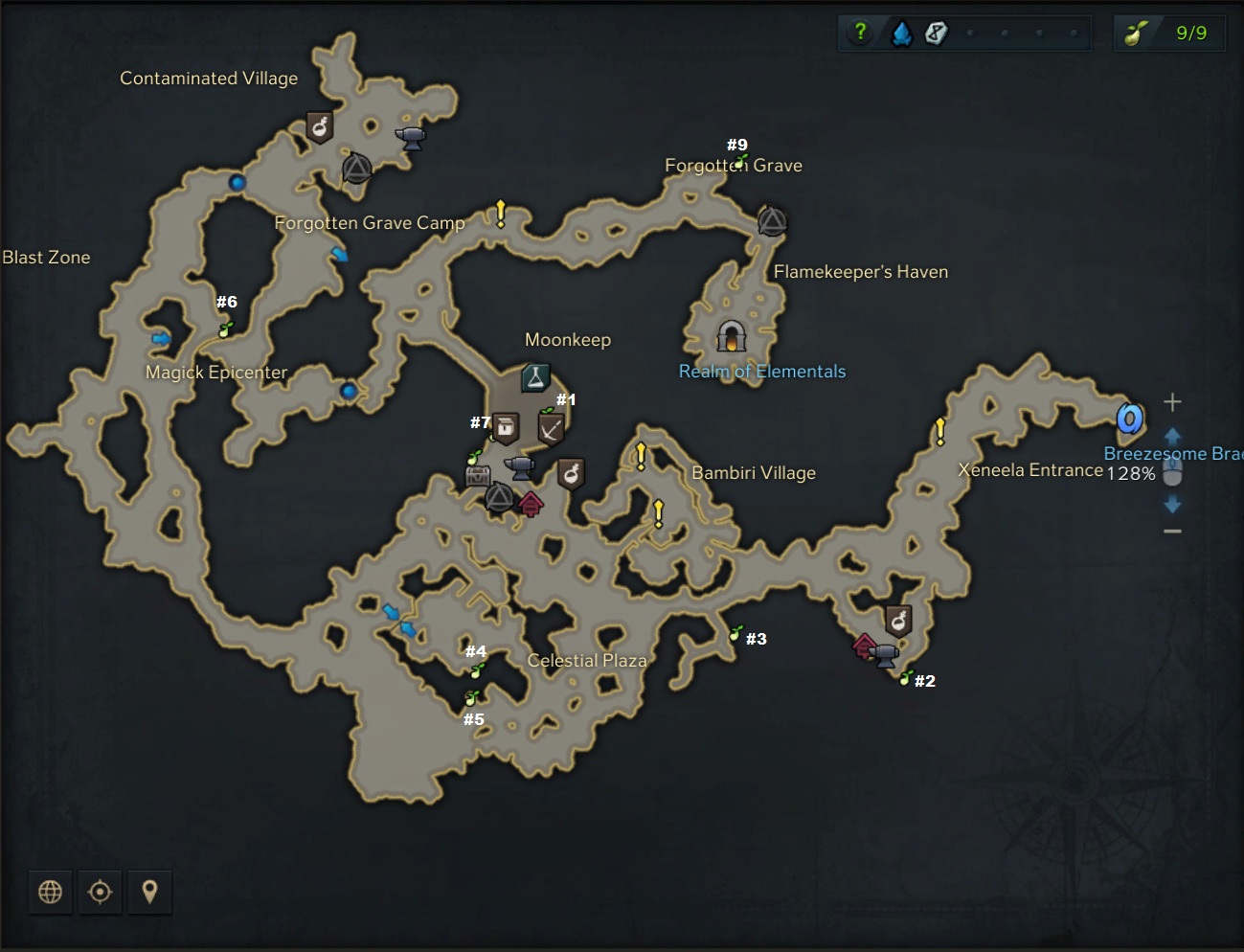Click mokoko seed marker number 6
1244x952 pixels.
click(x=226, y=329)
